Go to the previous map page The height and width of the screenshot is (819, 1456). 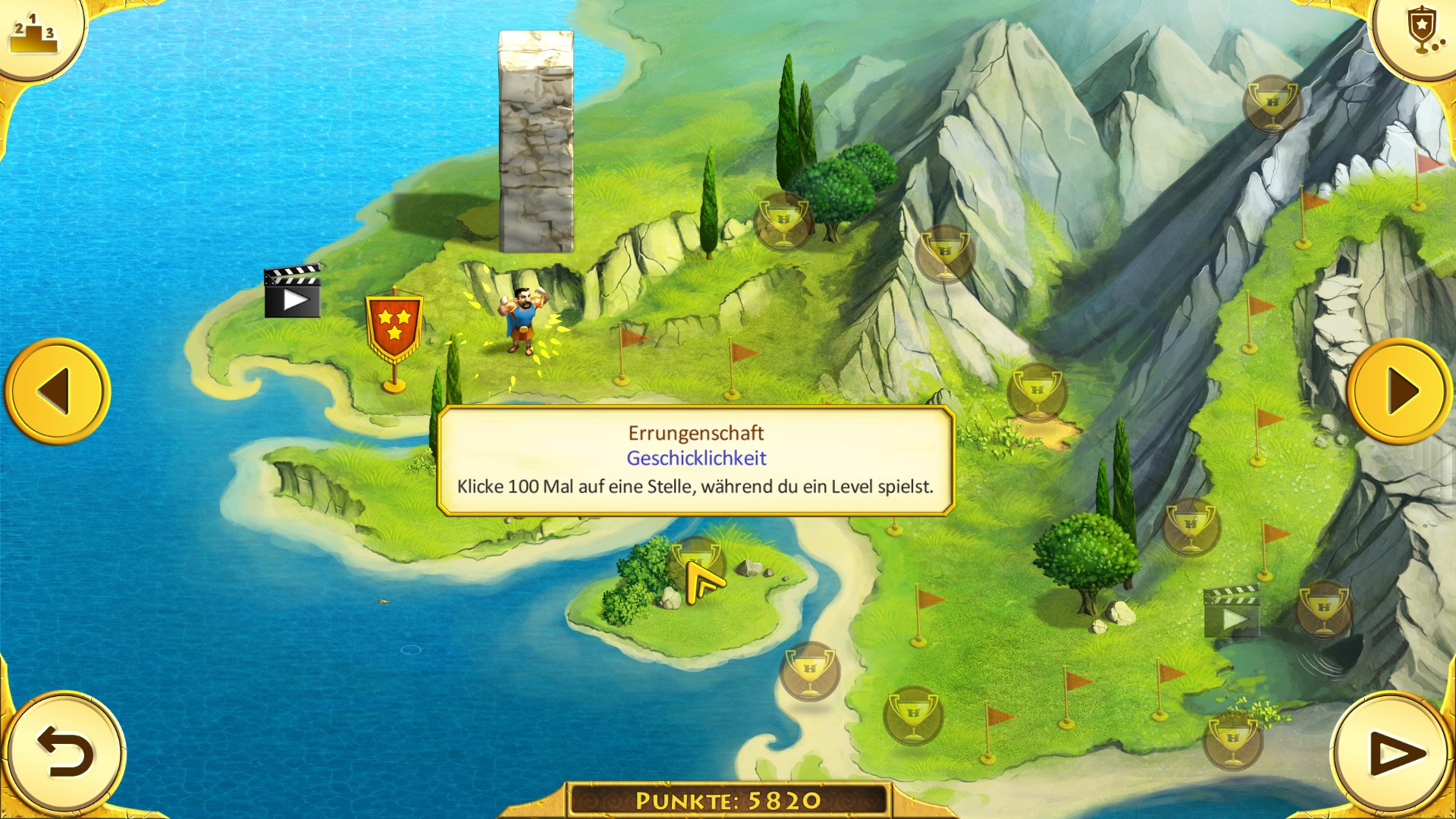tap(58, 391)
